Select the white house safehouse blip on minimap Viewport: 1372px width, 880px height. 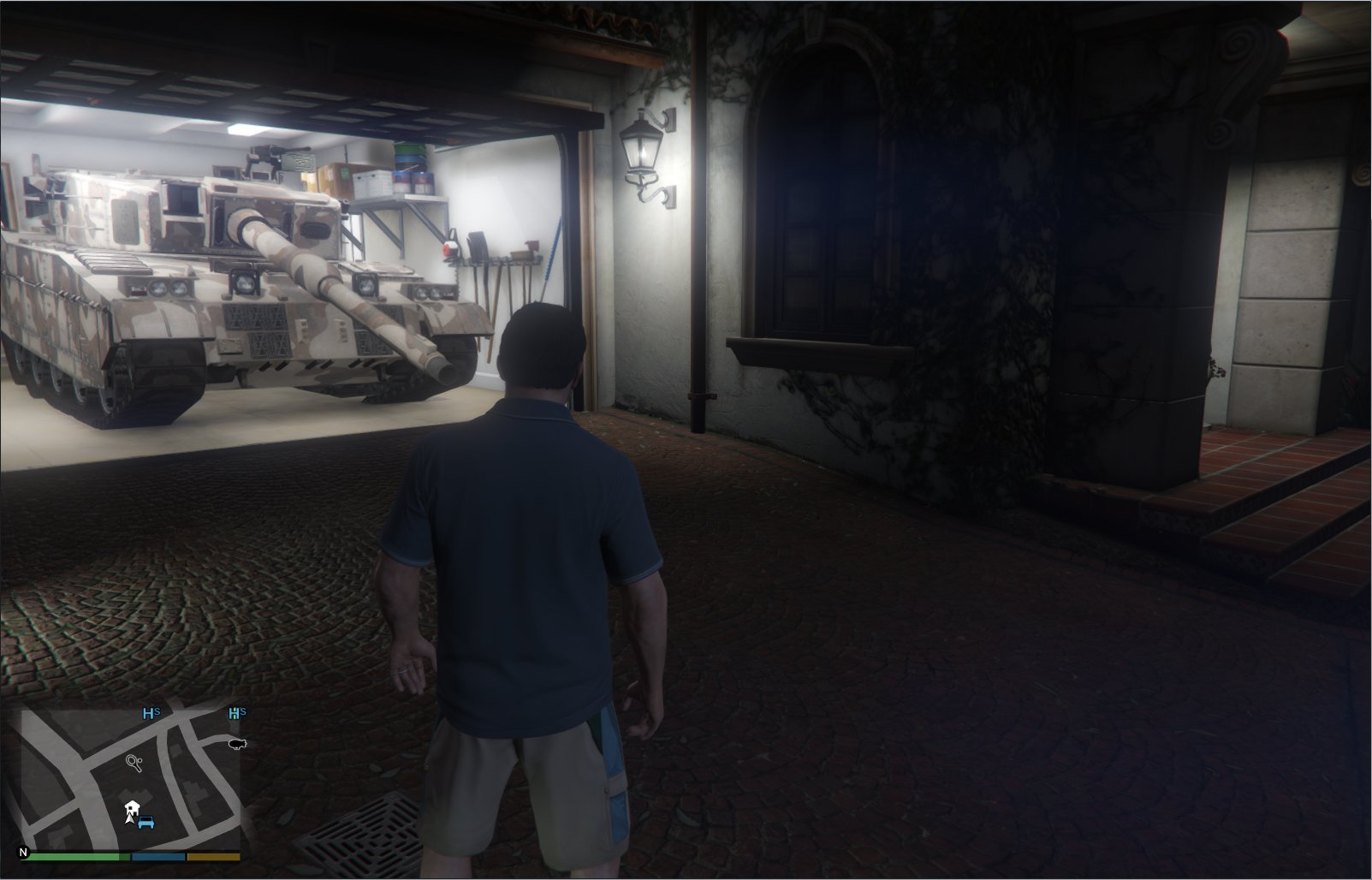pos(132,807)
